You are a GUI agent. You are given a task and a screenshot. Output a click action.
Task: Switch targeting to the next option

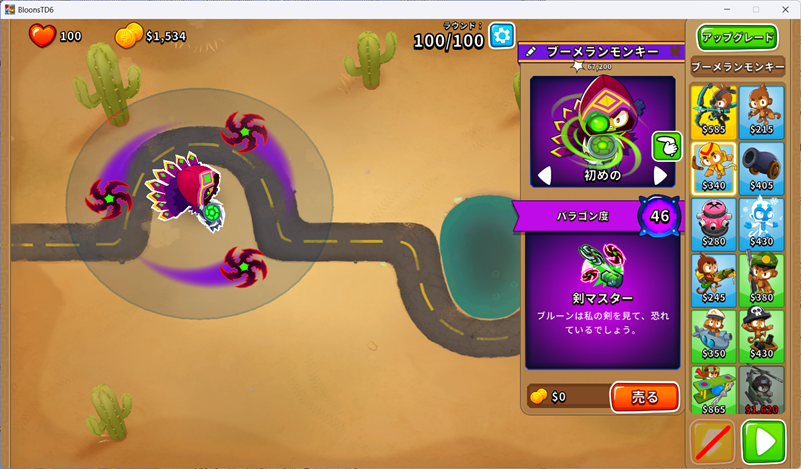[660, 176]
